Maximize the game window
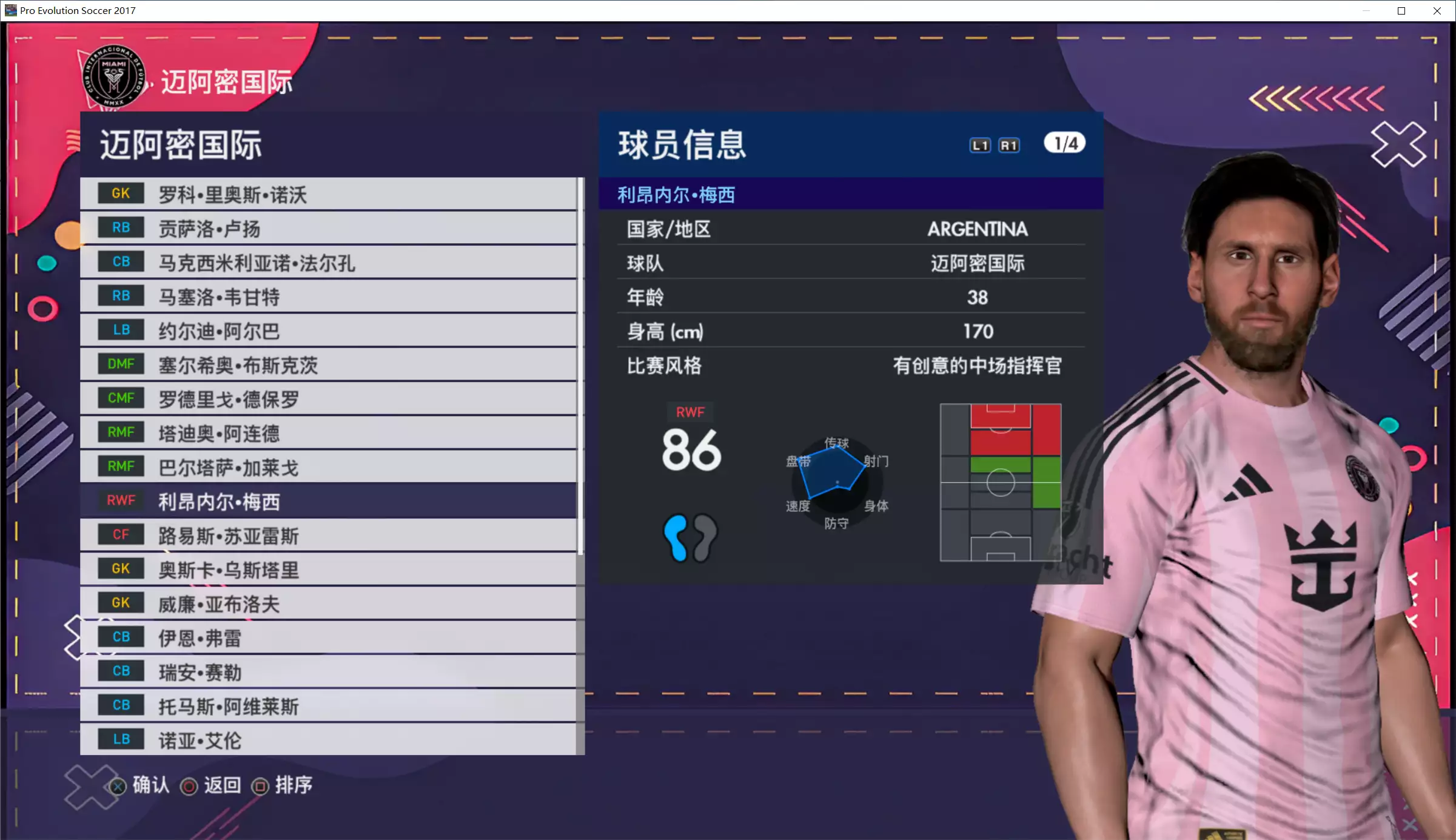The width and height of the screenshot is (1456, 840). click(1401, 11)
